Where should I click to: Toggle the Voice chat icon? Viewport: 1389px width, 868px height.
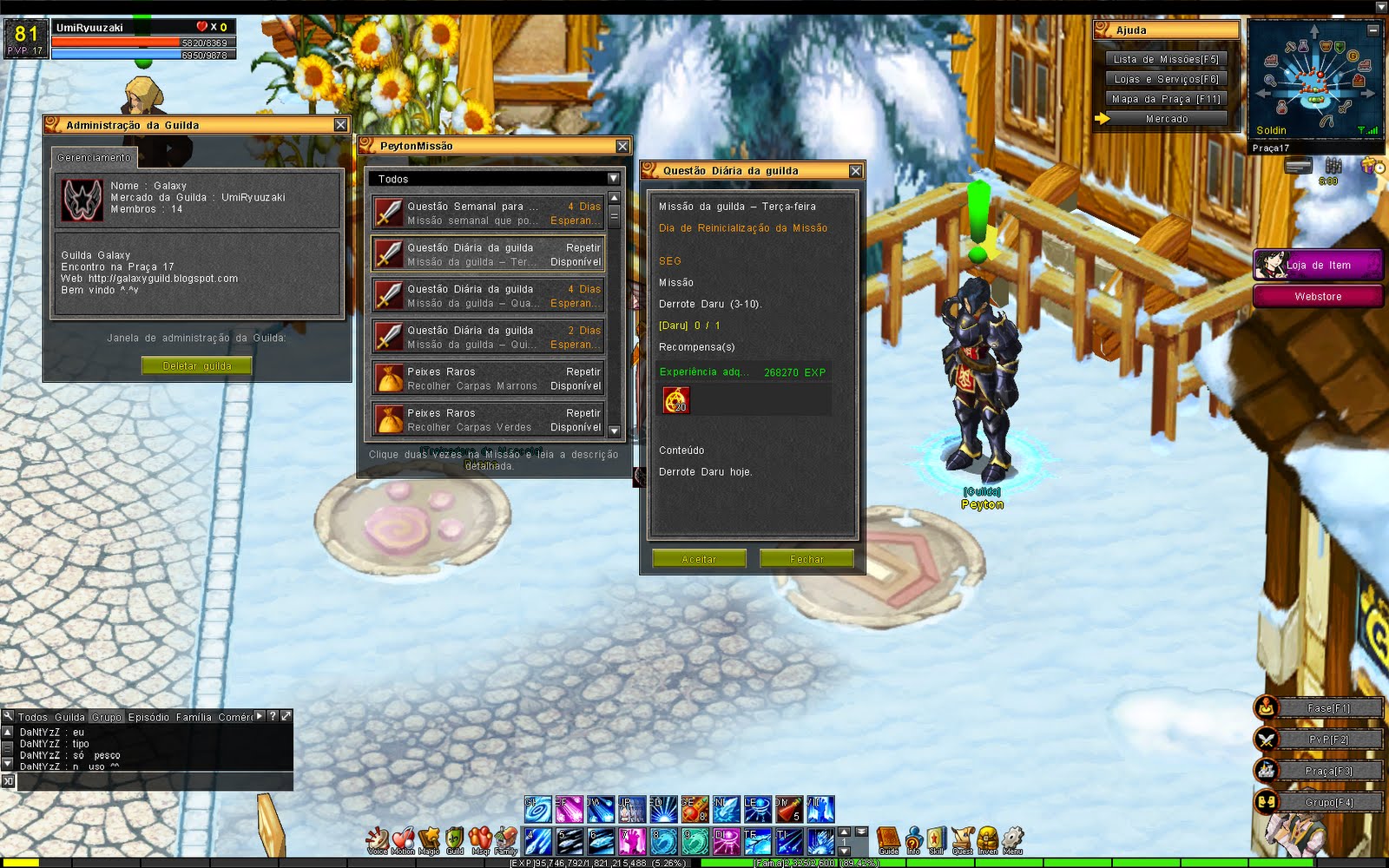[378, 836]
